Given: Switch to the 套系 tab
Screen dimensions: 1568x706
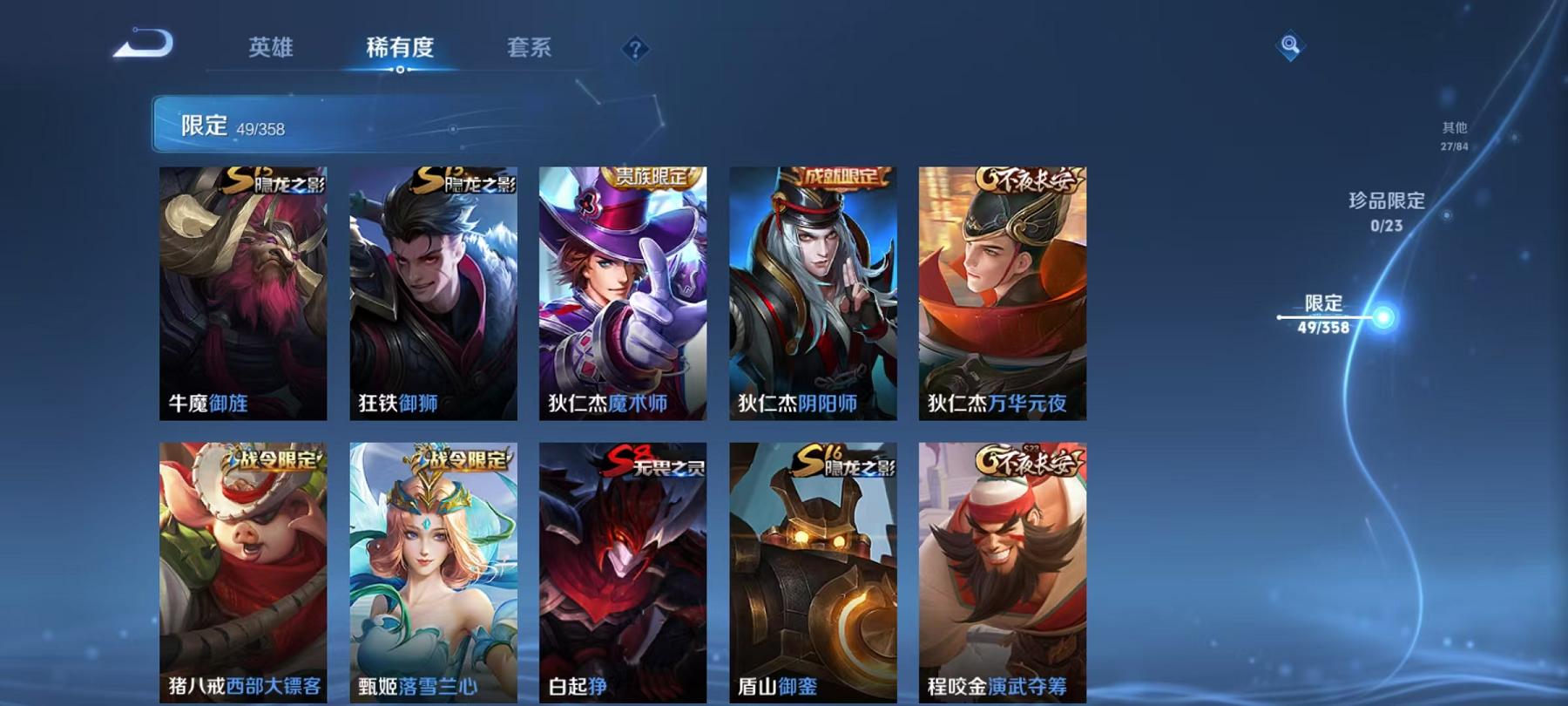Looking at the screenshot, I should click(x=531, y=50).
